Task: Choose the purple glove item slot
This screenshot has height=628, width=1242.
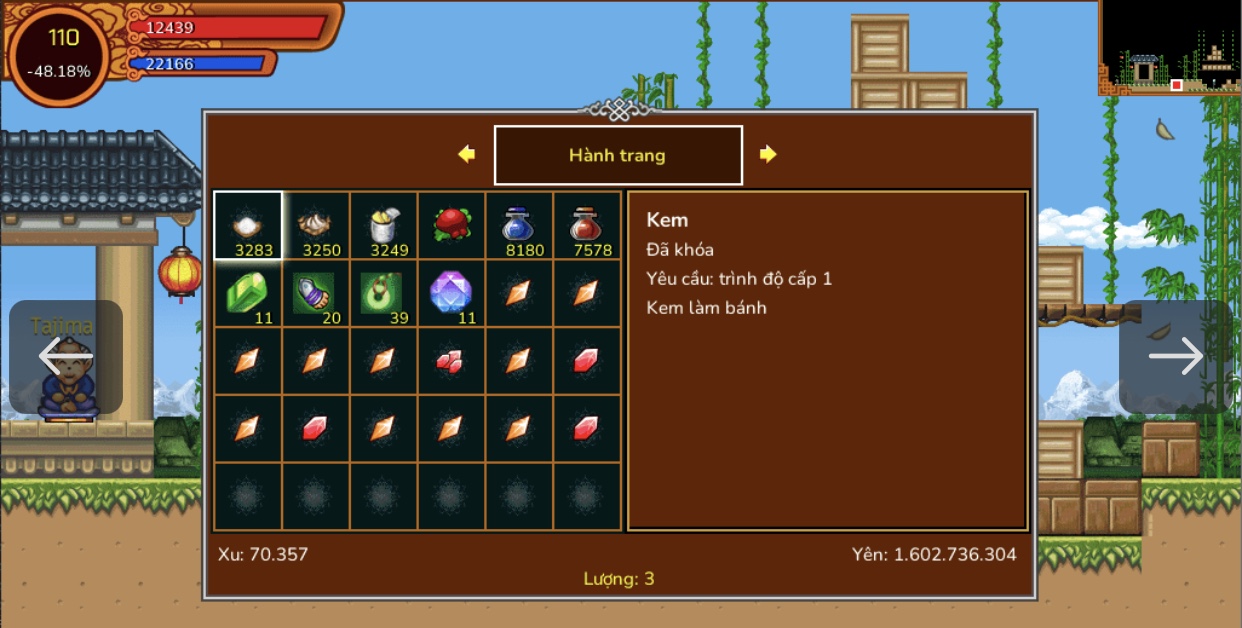Action: coord(316,294)
